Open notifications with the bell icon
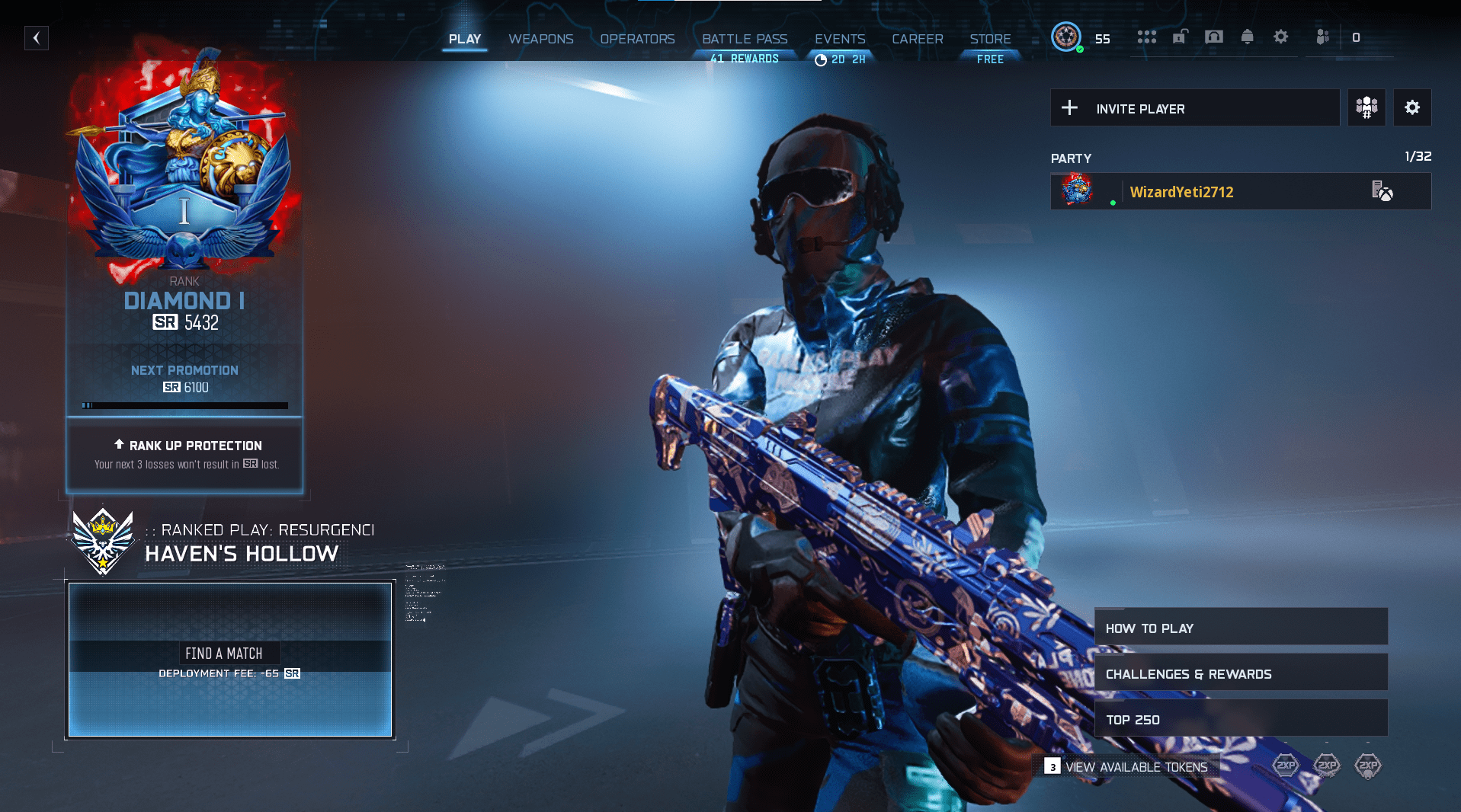Image resolution: width=1461 pixels, height=812 pixels. (x=1247, y=37)
